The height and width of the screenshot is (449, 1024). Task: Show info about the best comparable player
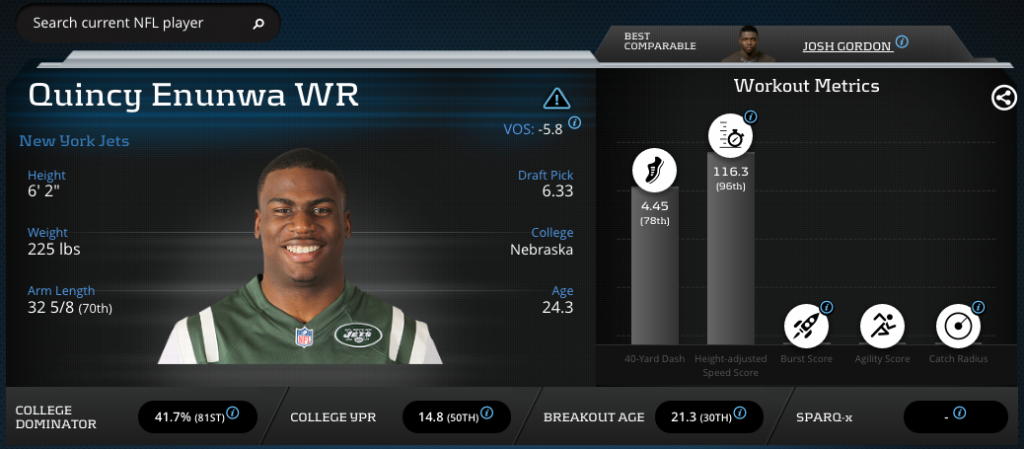click(902, 42)
